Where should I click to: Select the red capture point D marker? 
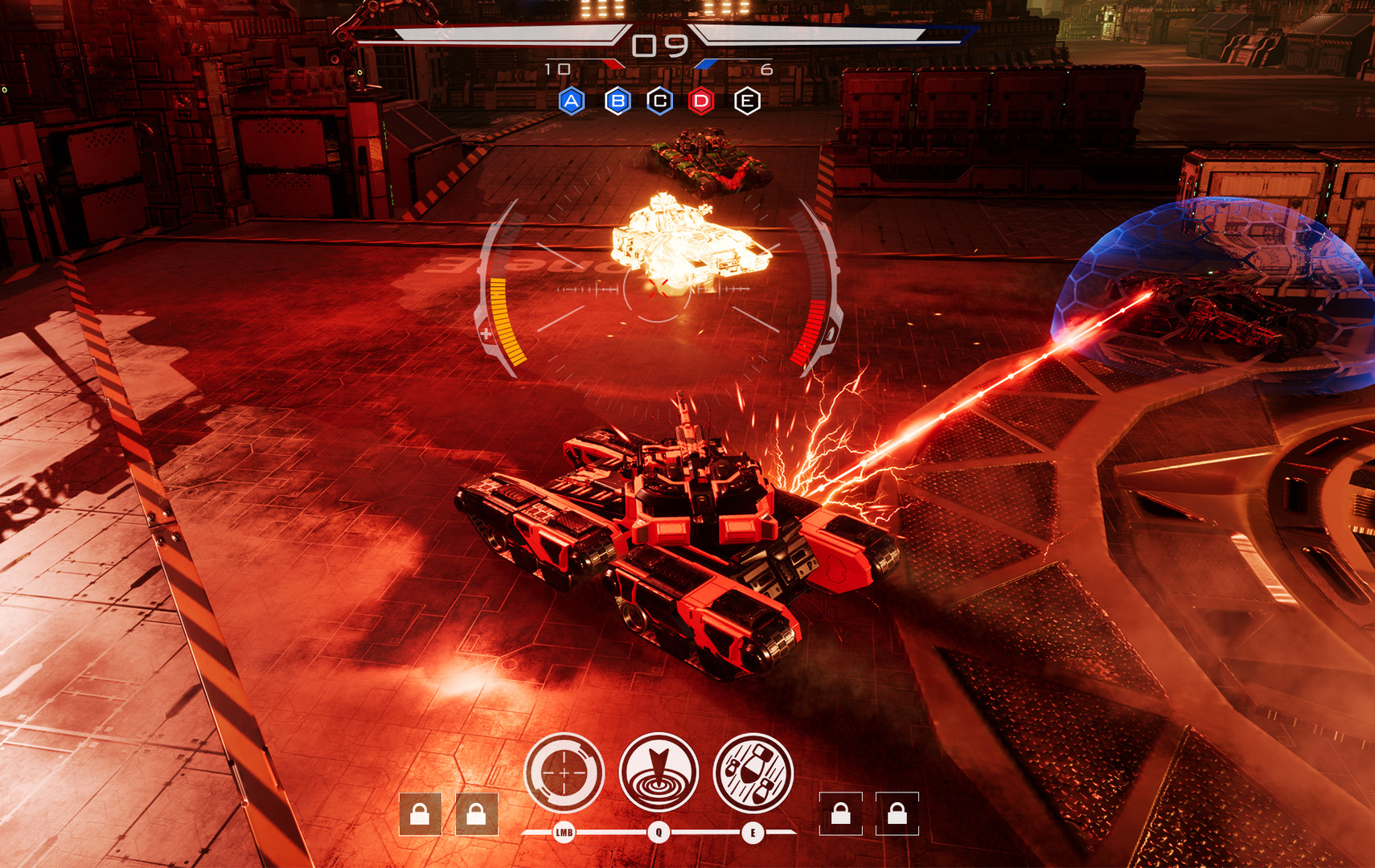pyautogui.click(x=702, y=101)
